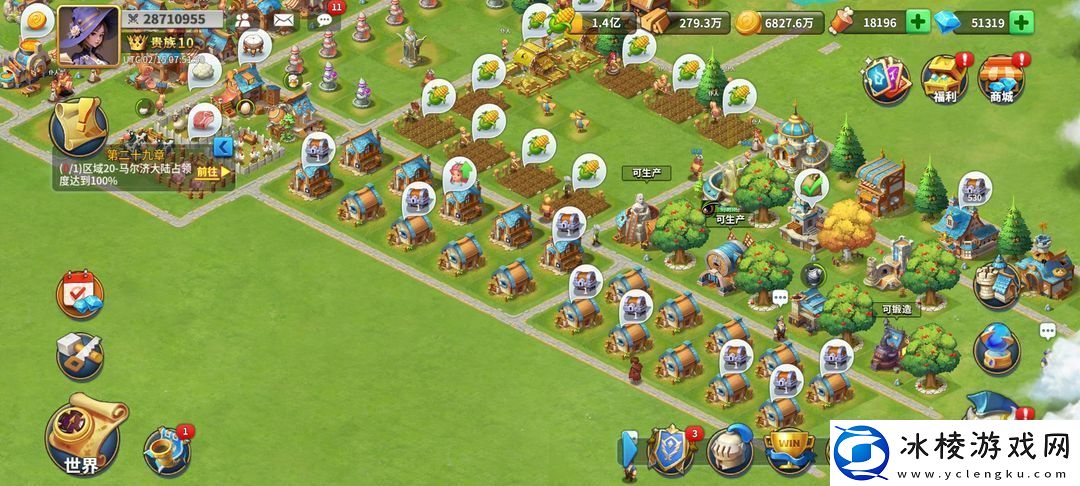Add more meat with the green plus
This screenshot has height=486, width=1080.
coord(917,22)
